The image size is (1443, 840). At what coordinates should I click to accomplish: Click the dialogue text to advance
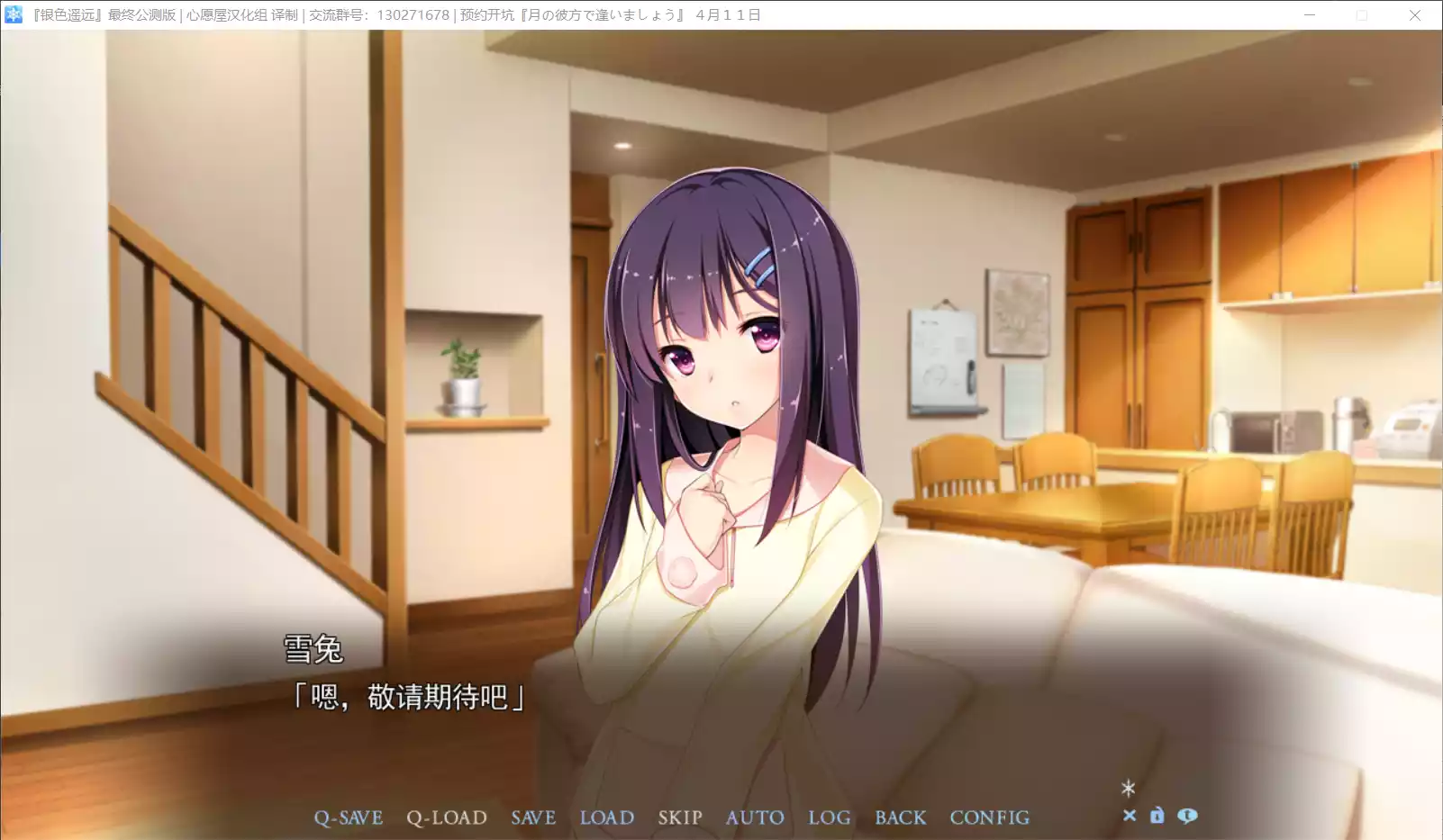click(x=410, y=695)
